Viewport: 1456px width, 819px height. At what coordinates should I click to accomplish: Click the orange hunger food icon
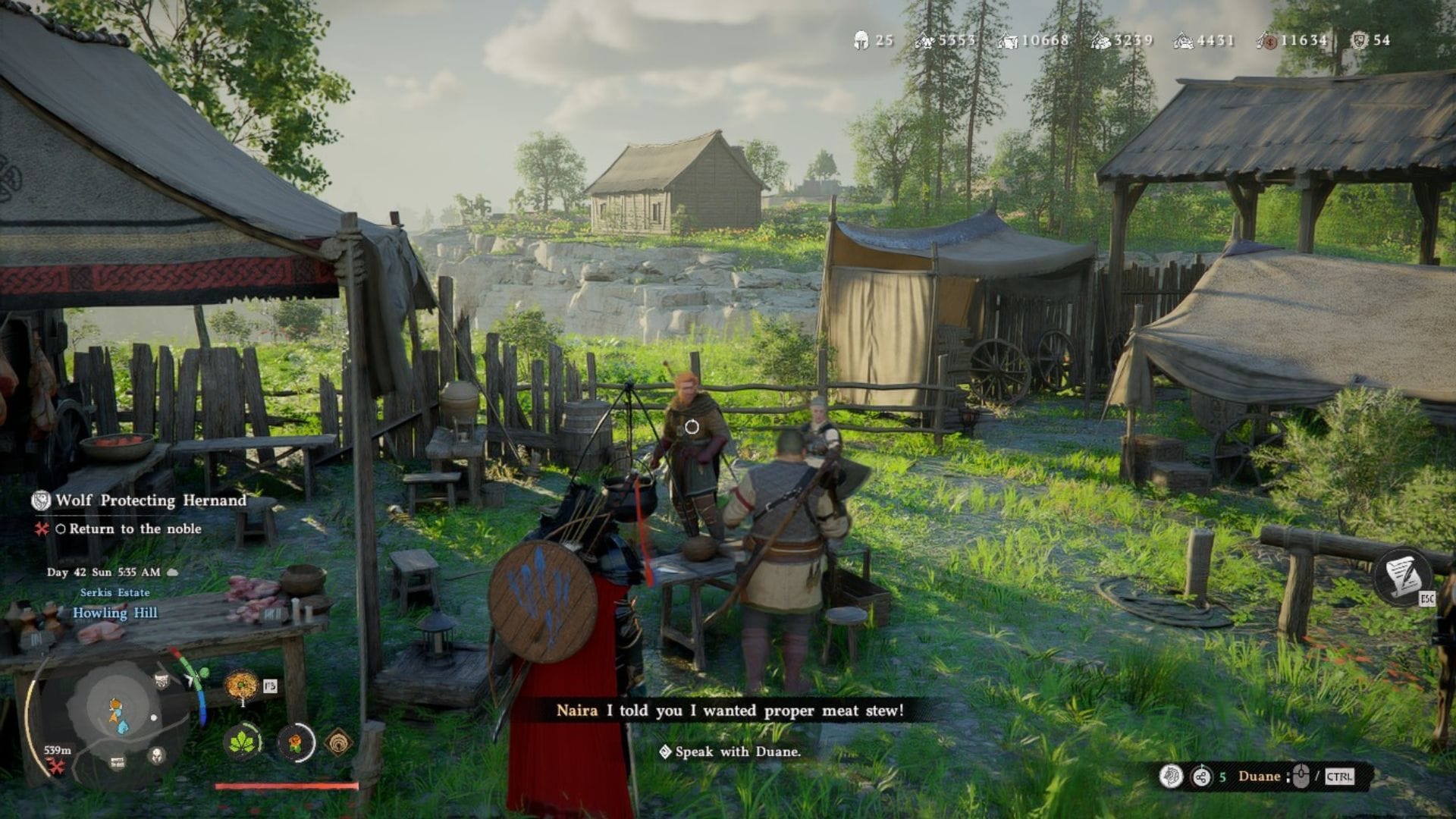click(x=296, y=742)
